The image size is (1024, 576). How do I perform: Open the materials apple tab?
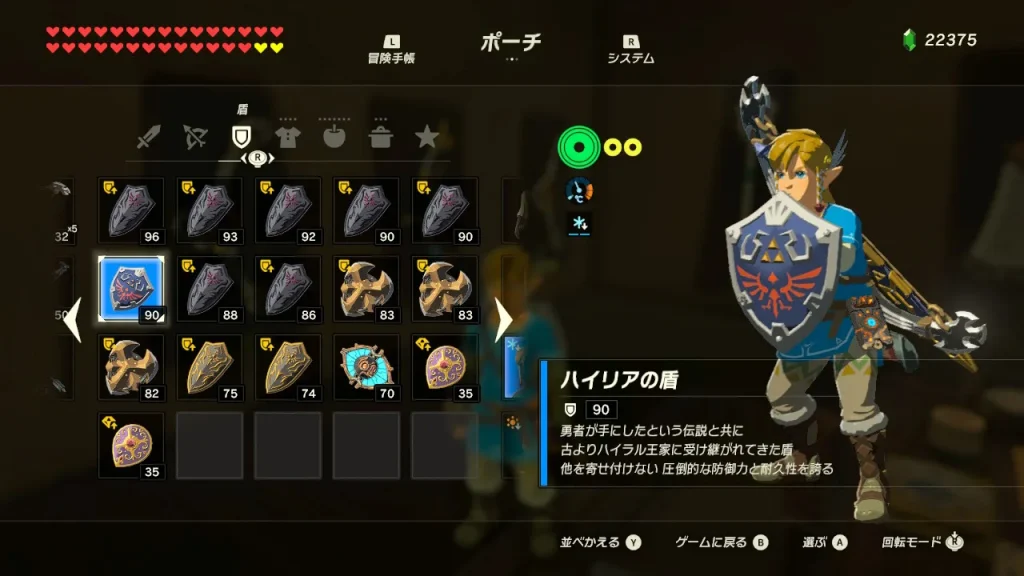pos(334,137)
